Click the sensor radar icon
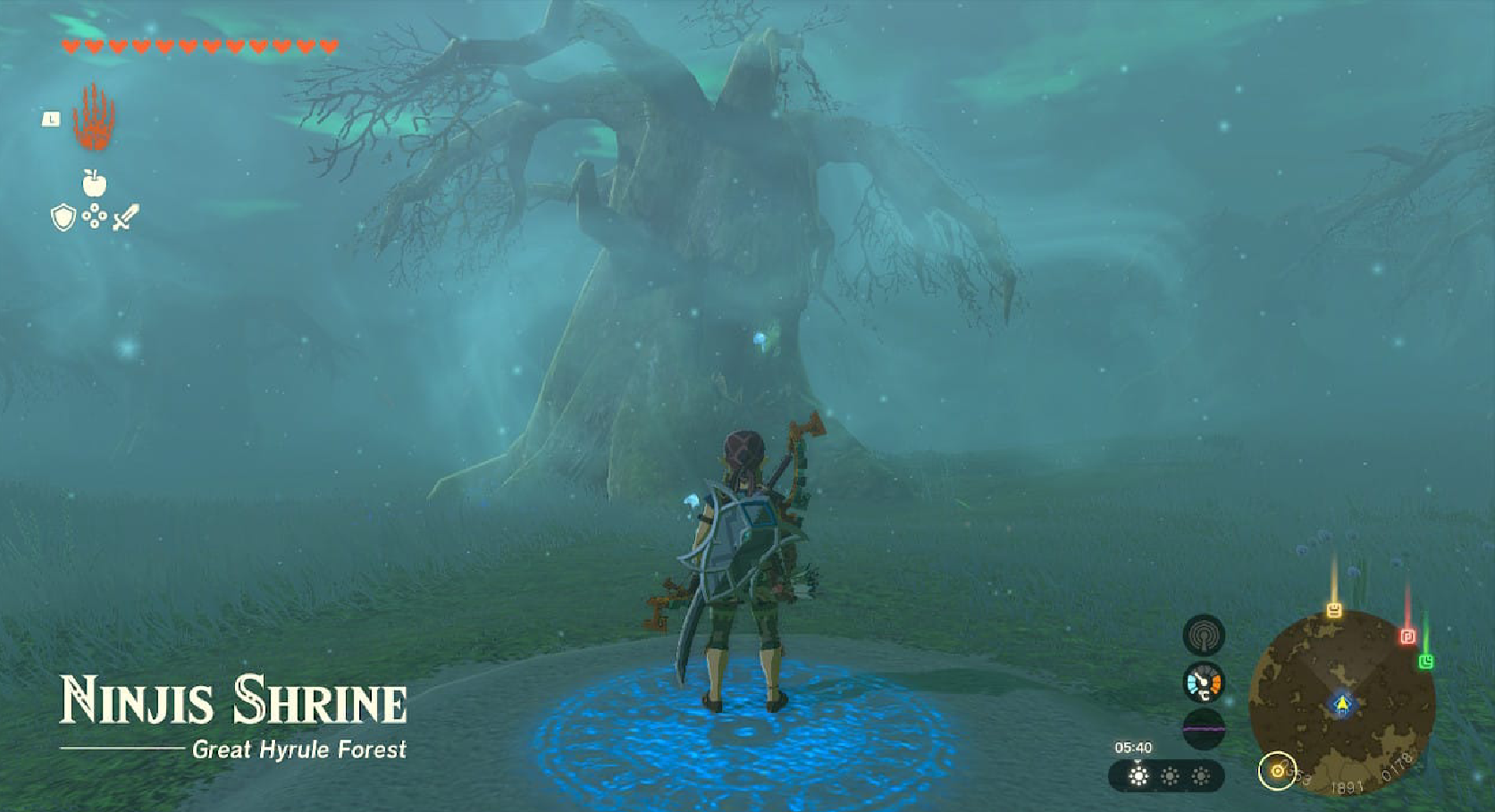This screenshot has width=1495, height=812. [1204, 635]
